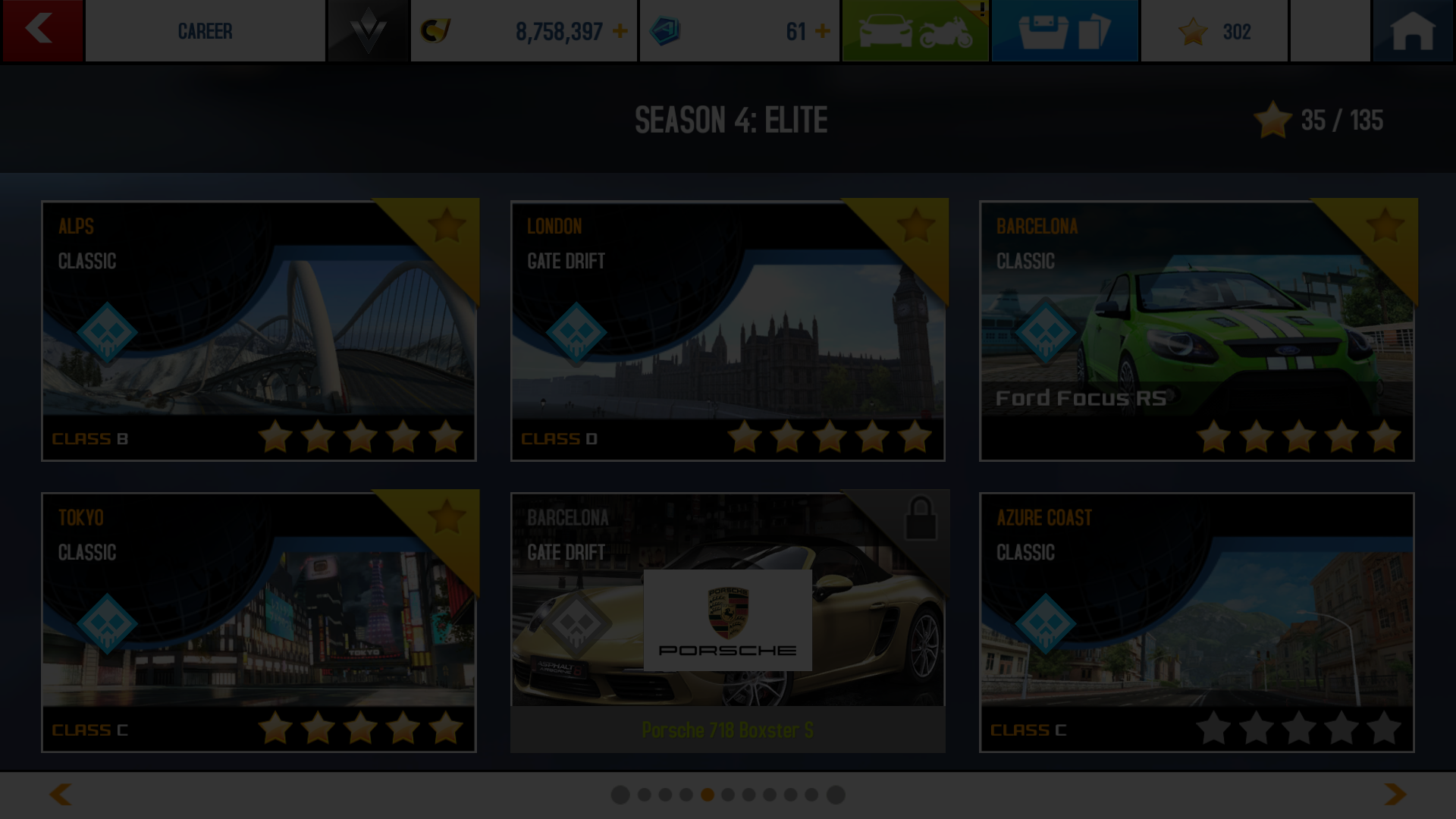Toggle the London Gate Drift star banner
This screenshot has height=819, width=1456.
click(918, 227)
